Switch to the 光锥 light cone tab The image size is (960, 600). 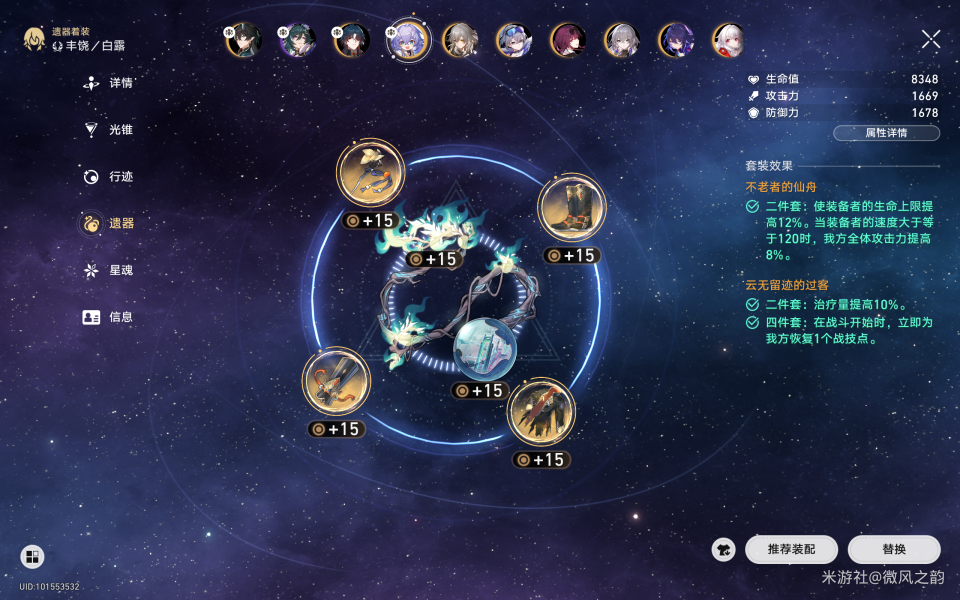pyautogui.click(x=110, y=129)
